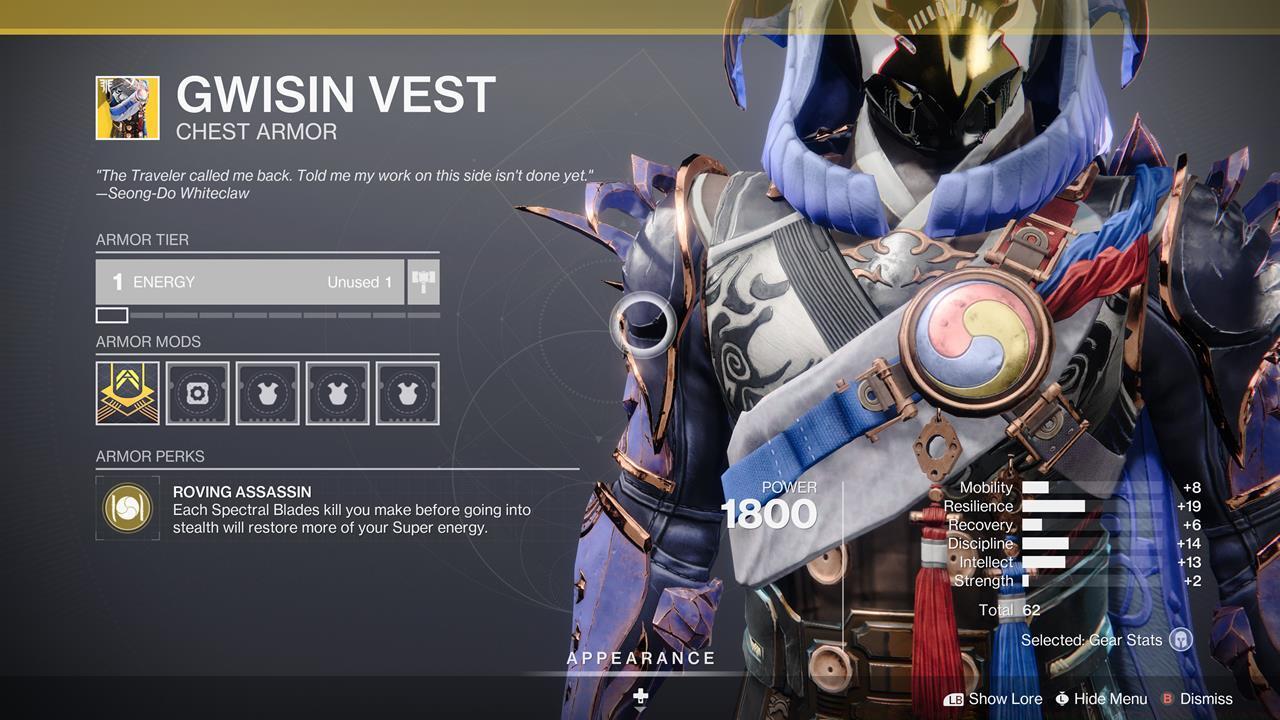Click the Gwisin Vest item thumbnail
The width and height of the screenshot is (1280, 720).
(x=127, y=107)
